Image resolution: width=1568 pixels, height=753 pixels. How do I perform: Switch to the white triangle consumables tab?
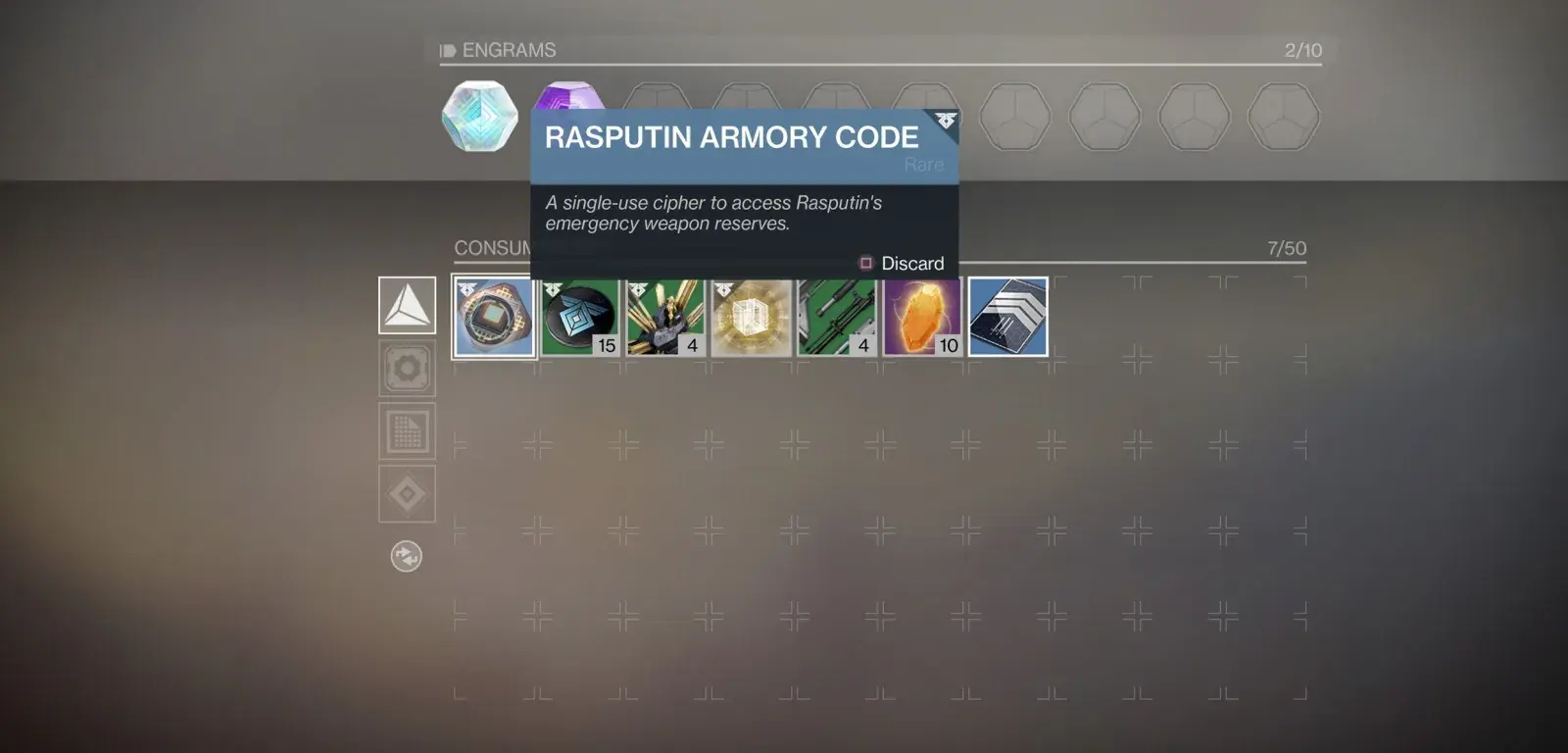coord(408,305)
